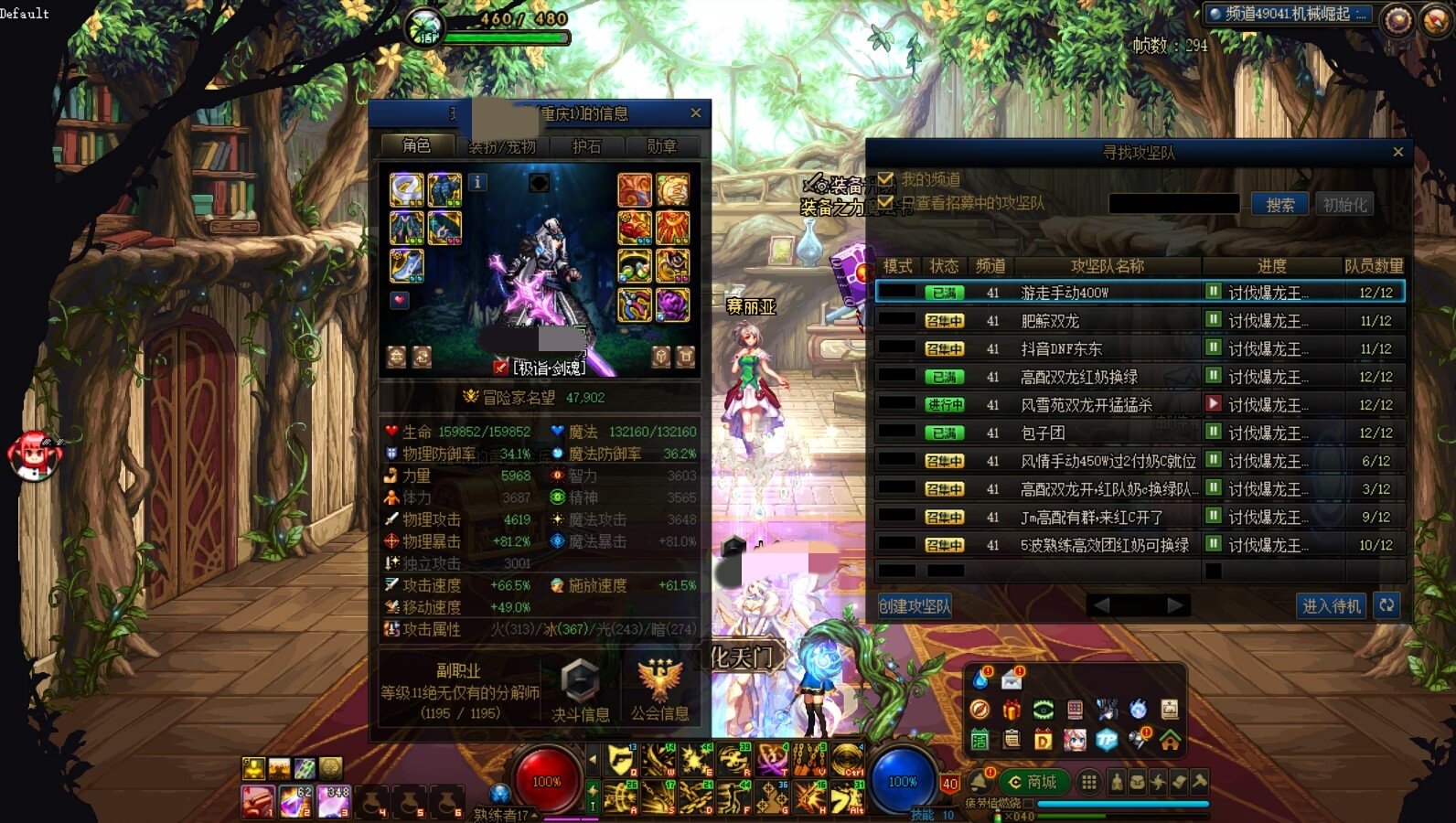
Task: Open the TP hexagon icon
Action: click(1106, 740)
